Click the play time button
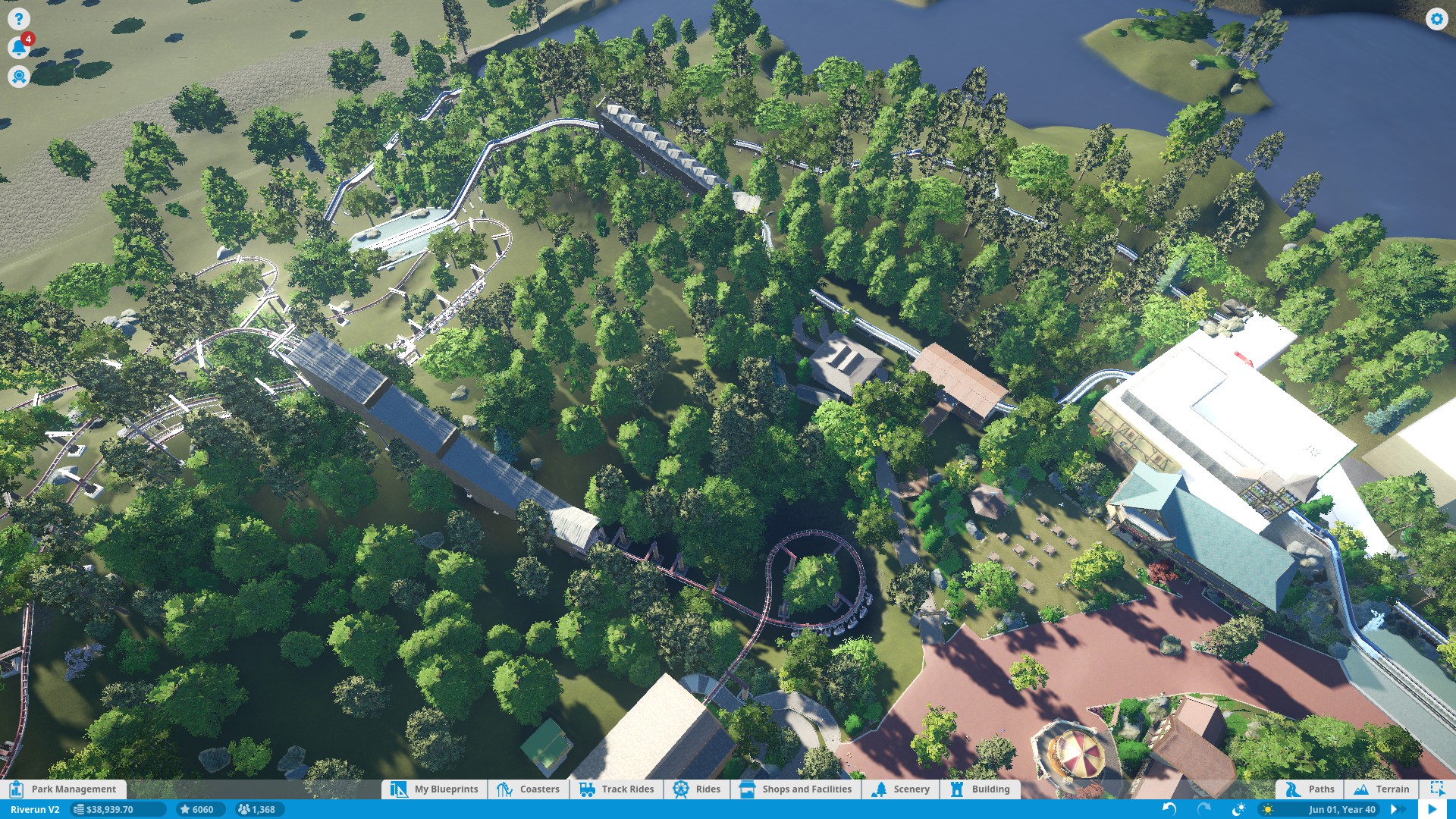This screenshot has width=1456, height=819. [1432, 809]
